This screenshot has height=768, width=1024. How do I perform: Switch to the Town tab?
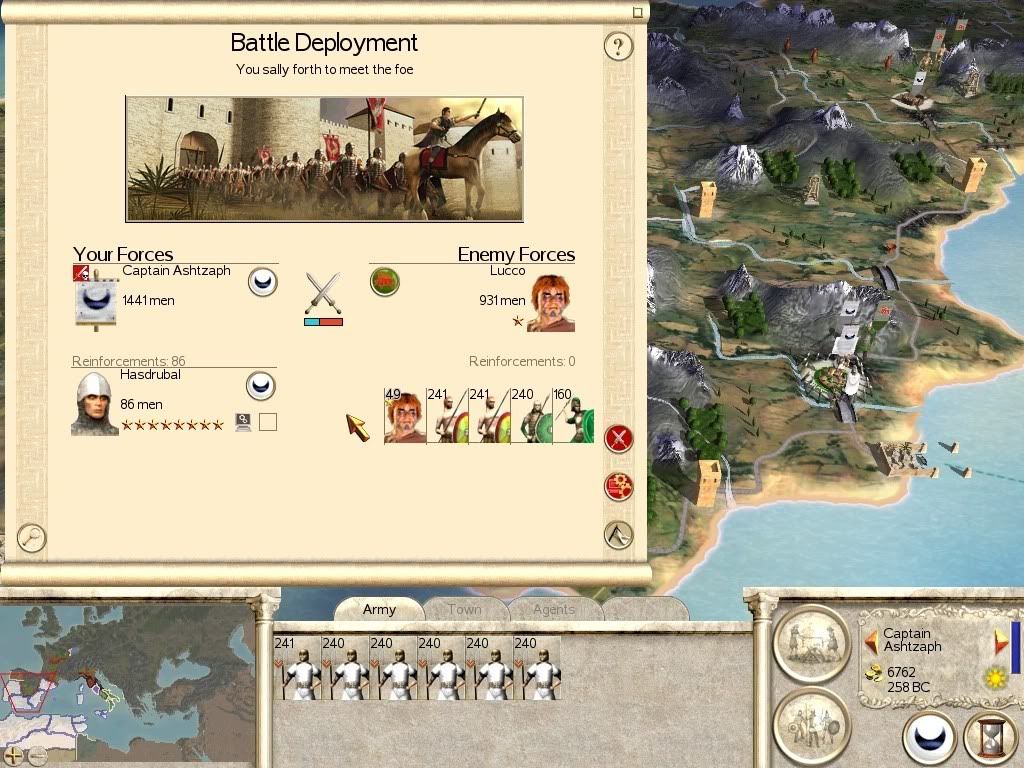[464, 609]
